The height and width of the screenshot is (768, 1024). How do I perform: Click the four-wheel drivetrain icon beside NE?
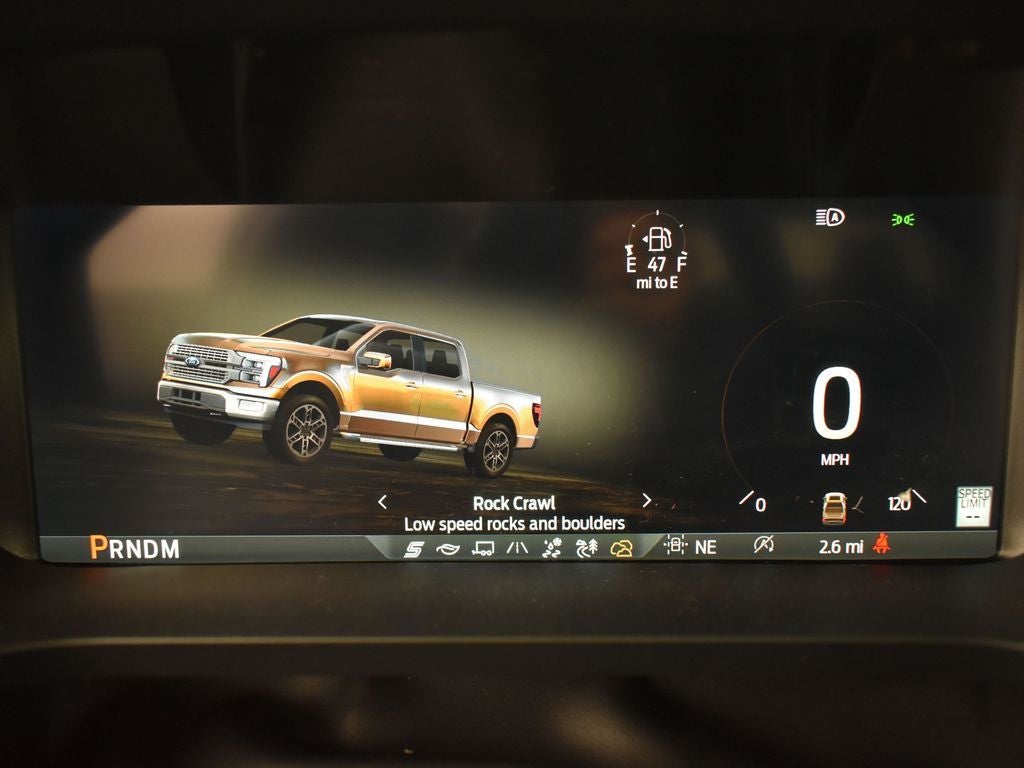click(675, 546)
